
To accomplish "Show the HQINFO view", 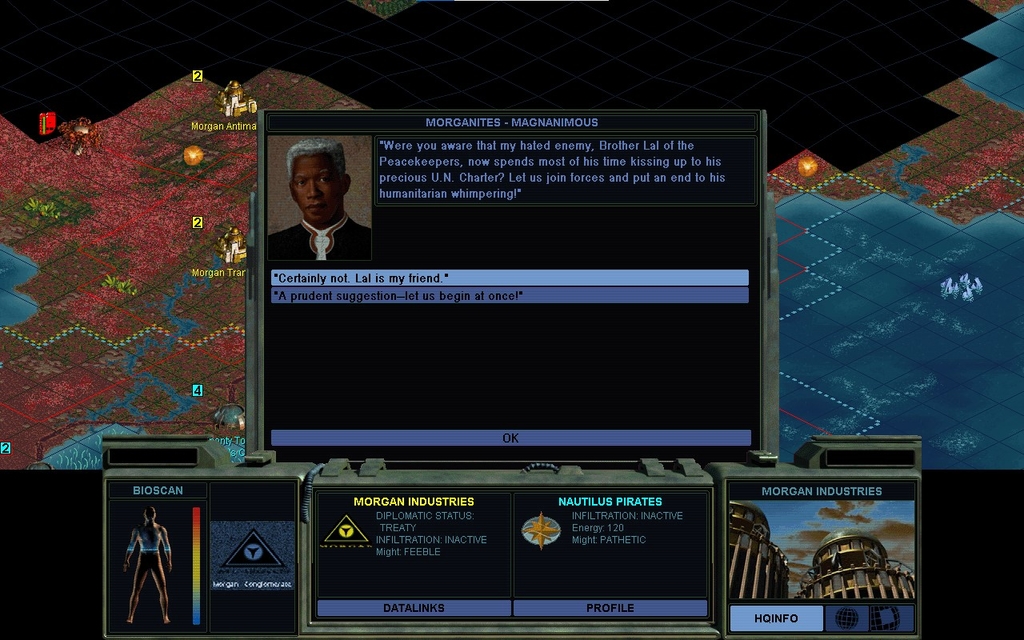I will coord(776,619).
